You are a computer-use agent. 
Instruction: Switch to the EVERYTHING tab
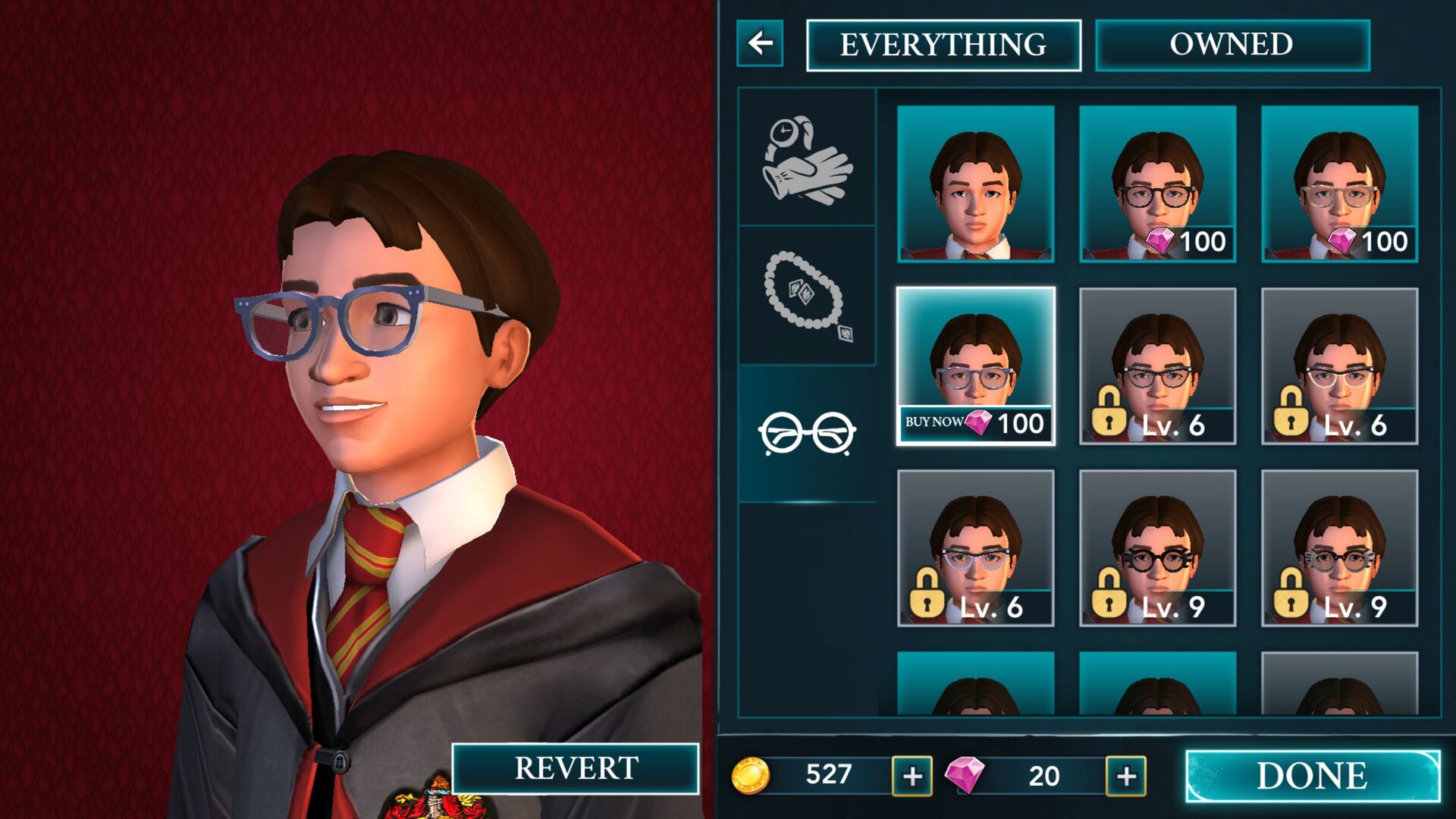click(943, 44)
